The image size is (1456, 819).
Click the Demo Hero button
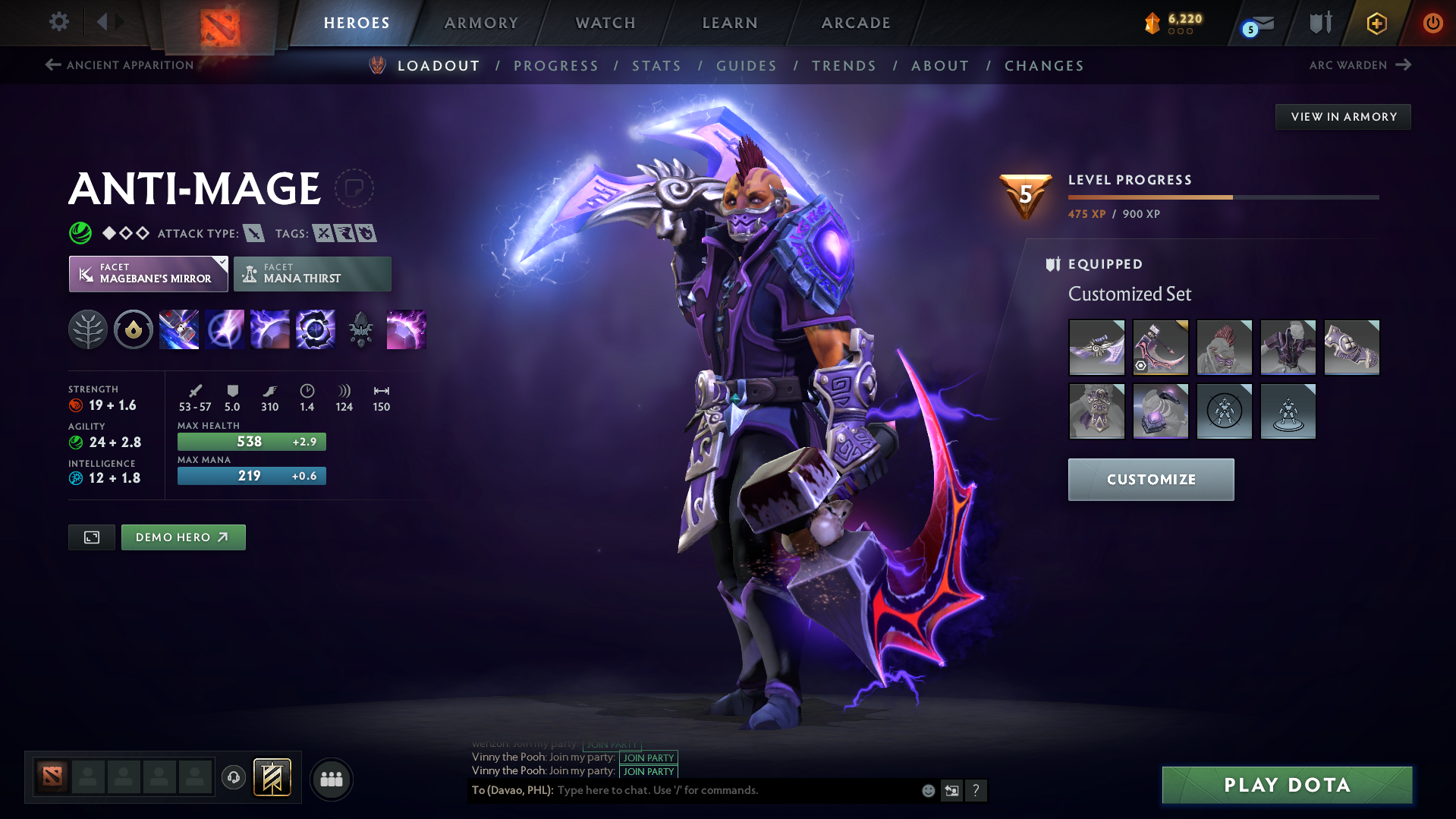[x=183, y=537]
